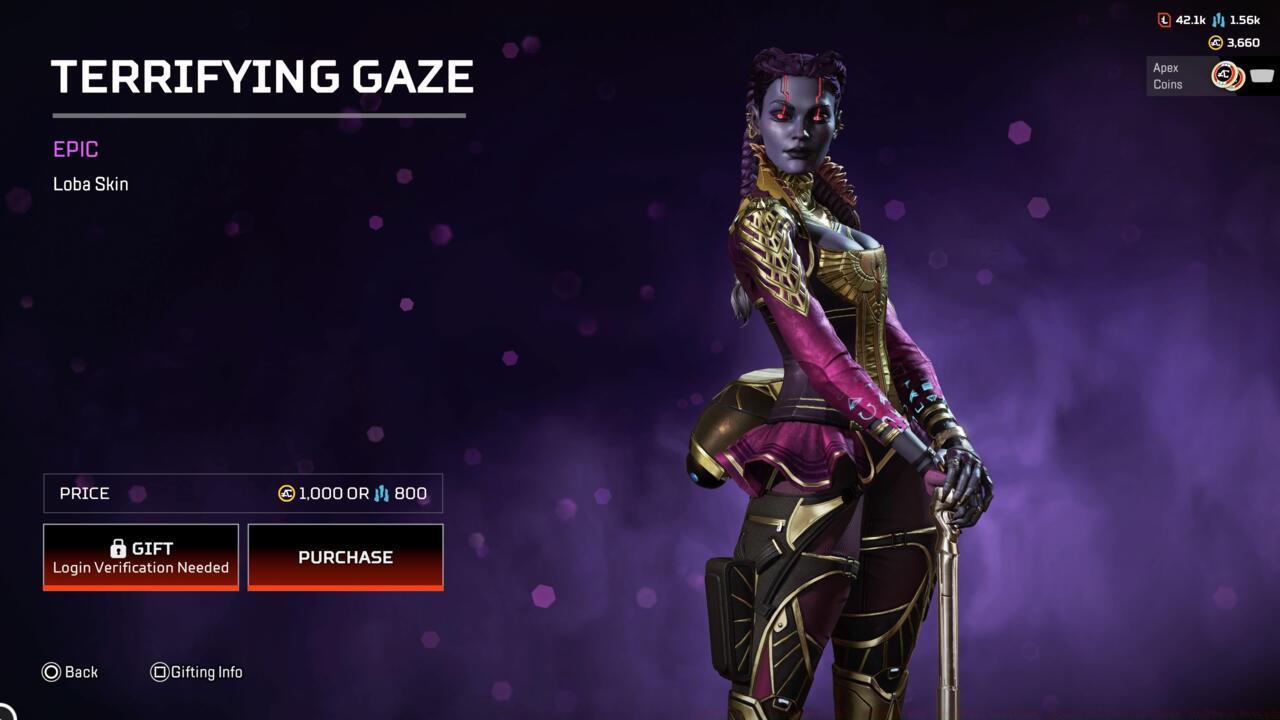
Task: Click the PRICE information bar
Action: tap(242, 493)
